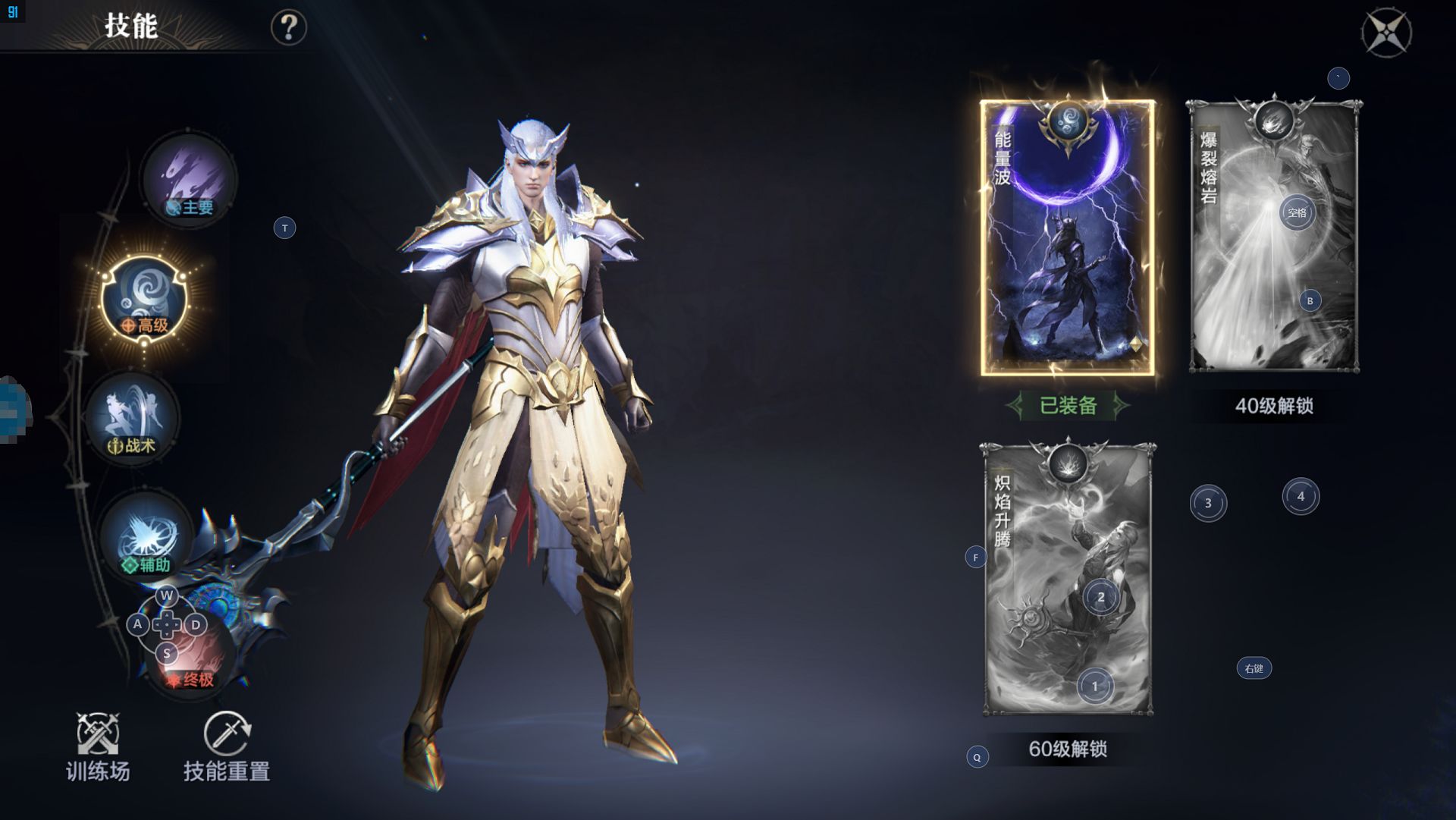
Task: Close the skills screen
Action: 1386,33
